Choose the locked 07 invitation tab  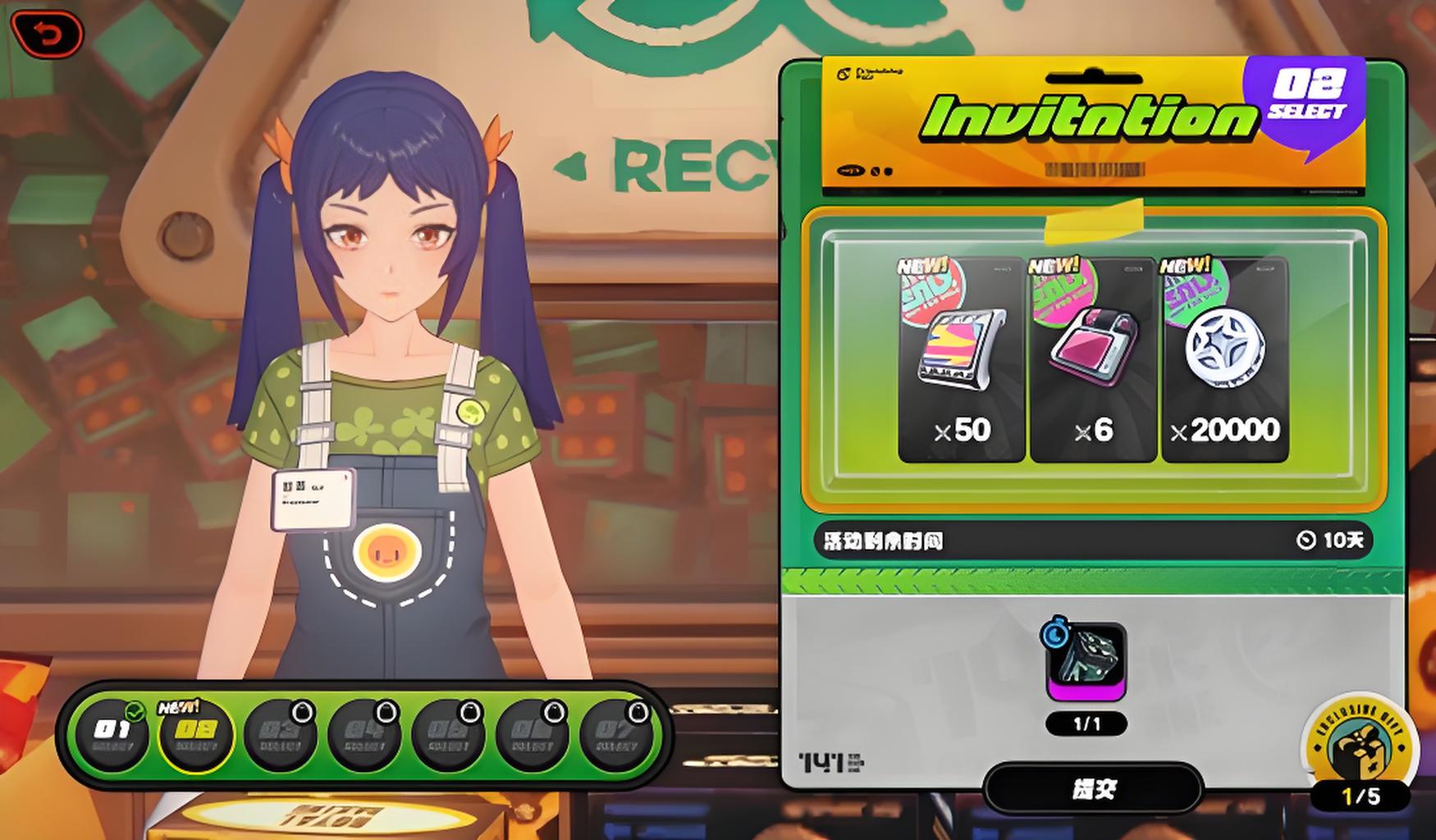tap(615, 734)
